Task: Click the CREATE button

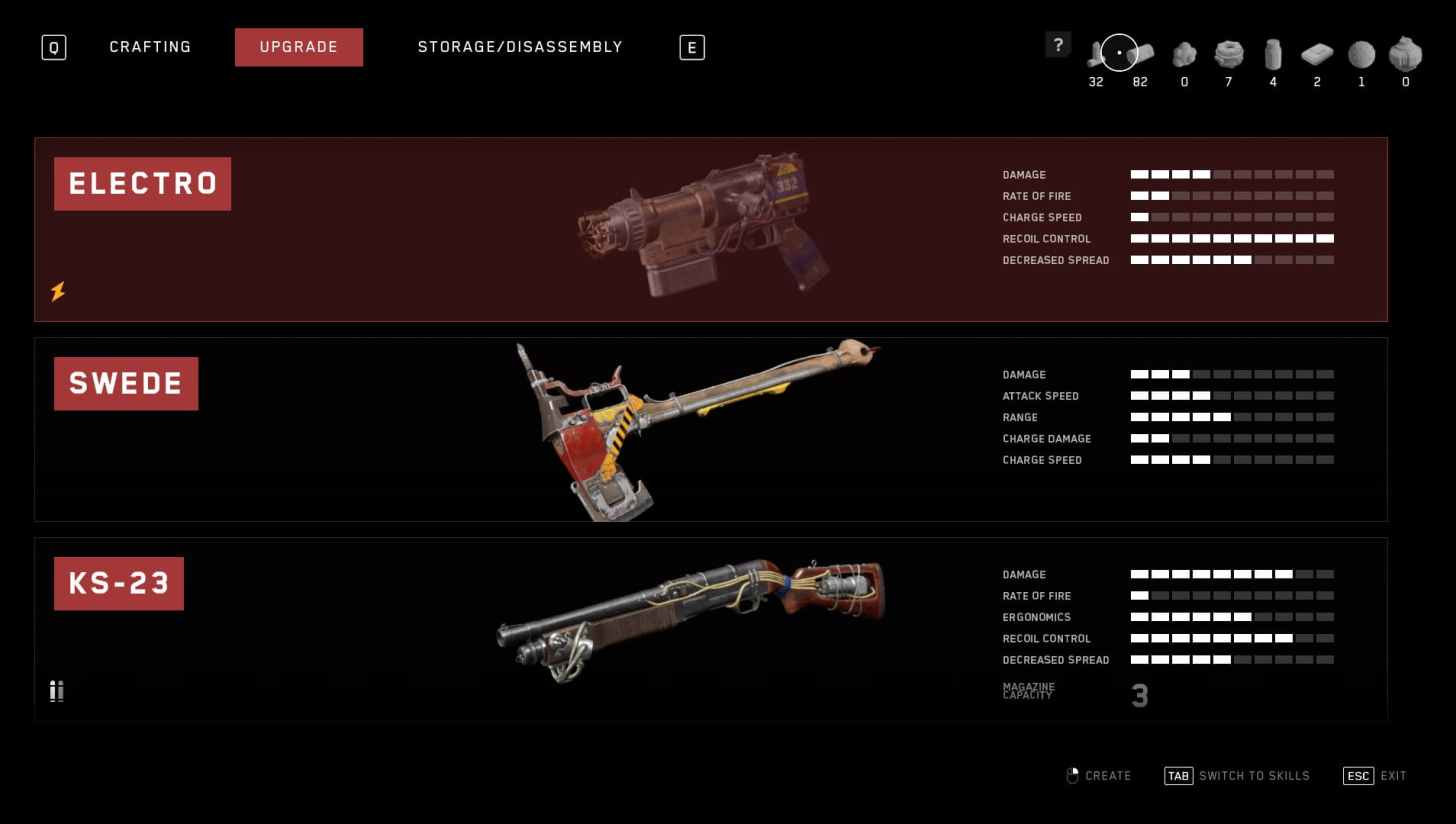Action: coord(1099,775)
